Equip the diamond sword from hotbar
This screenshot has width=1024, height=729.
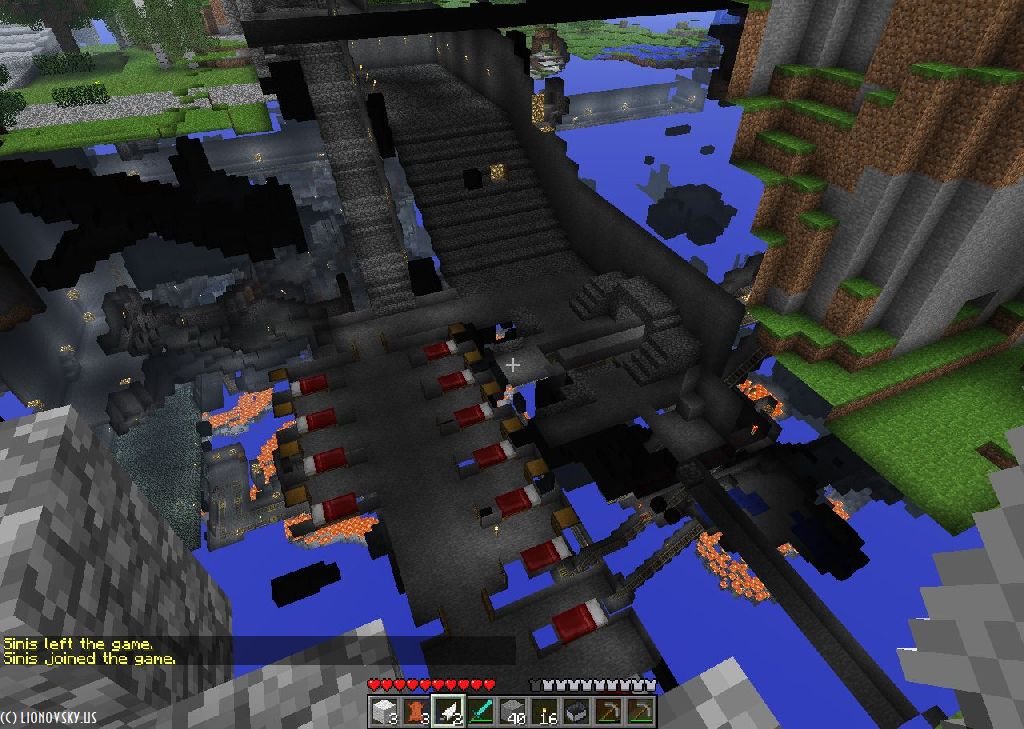480,712
